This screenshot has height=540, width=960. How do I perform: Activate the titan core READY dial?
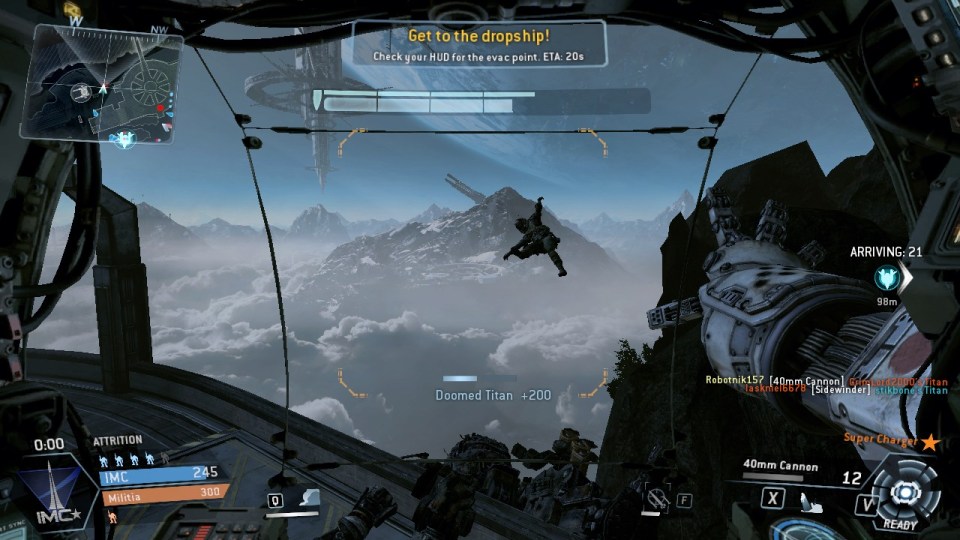coord(904,492)
